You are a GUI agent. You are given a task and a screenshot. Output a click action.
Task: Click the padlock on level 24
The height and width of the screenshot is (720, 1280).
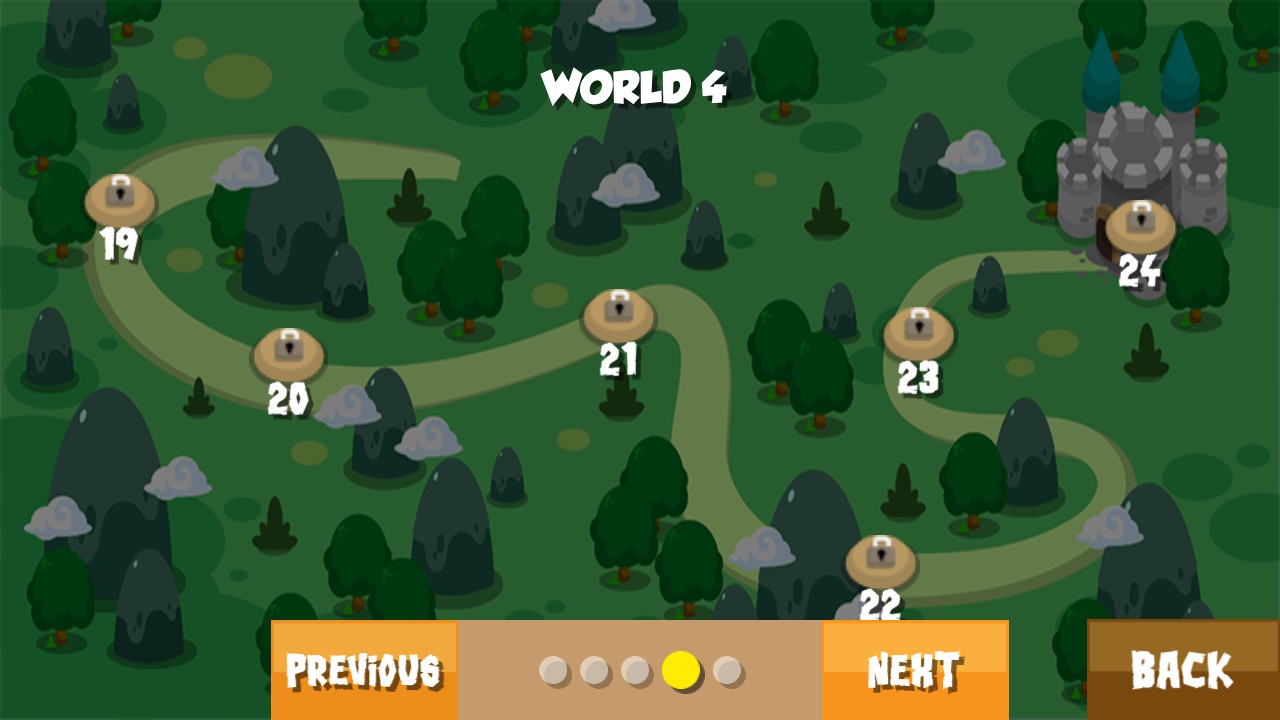pyautogui.click(x=1141, y=218)
